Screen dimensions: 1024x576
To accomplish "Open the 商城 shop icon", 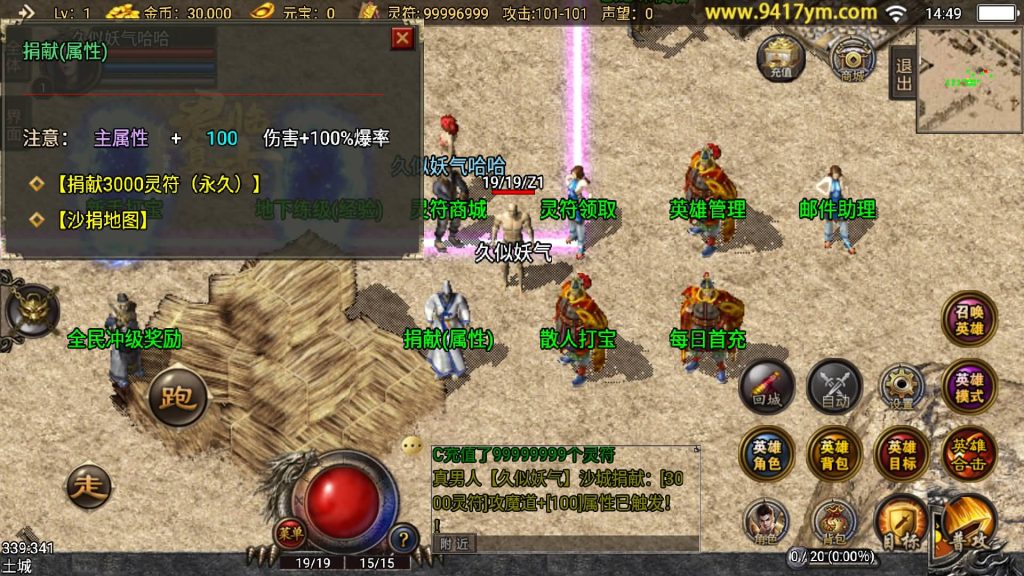I will coord(852,58).
